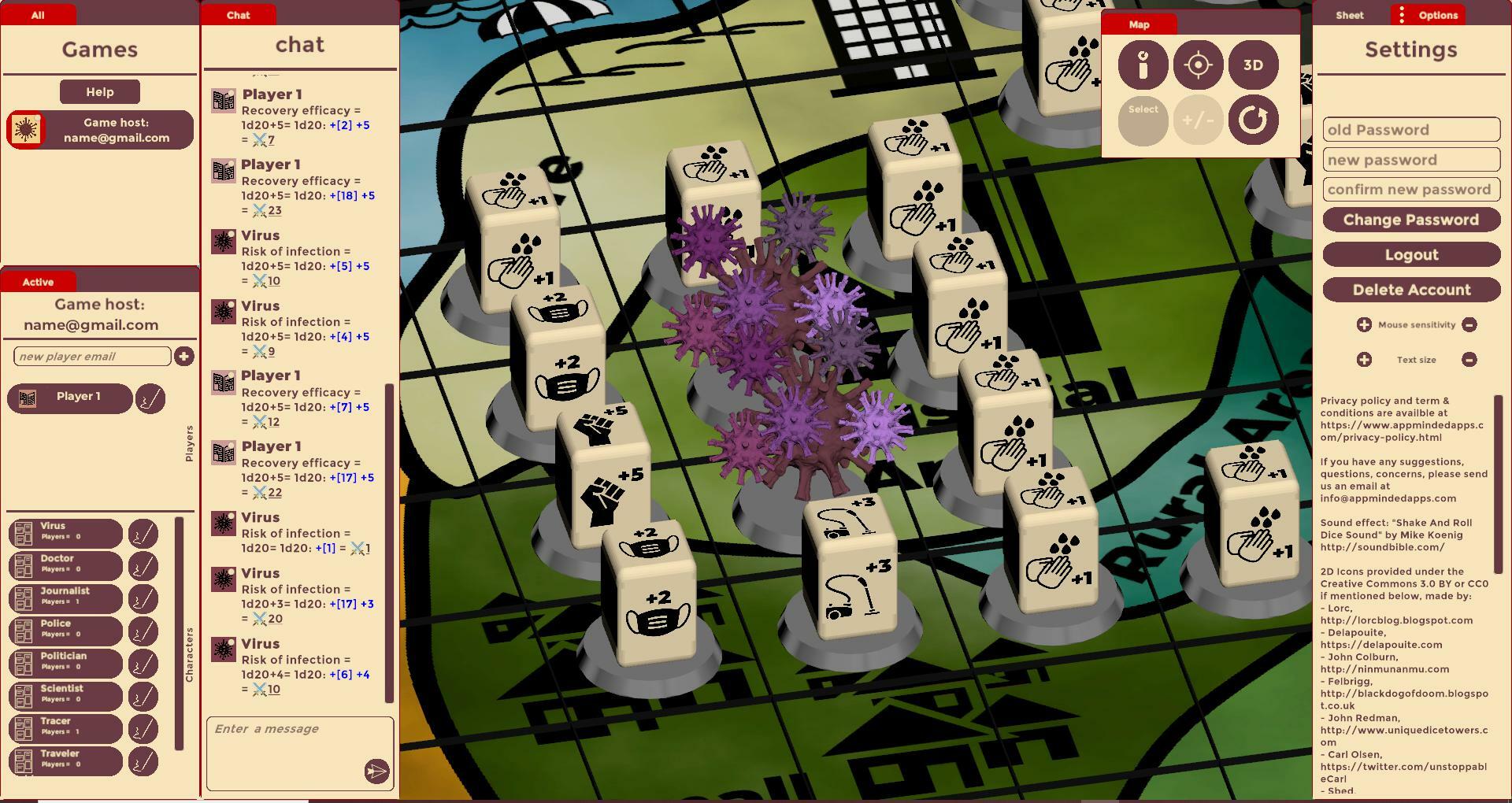
Task: Decrease Text size with minus stepper
Action: (1470, 359)
